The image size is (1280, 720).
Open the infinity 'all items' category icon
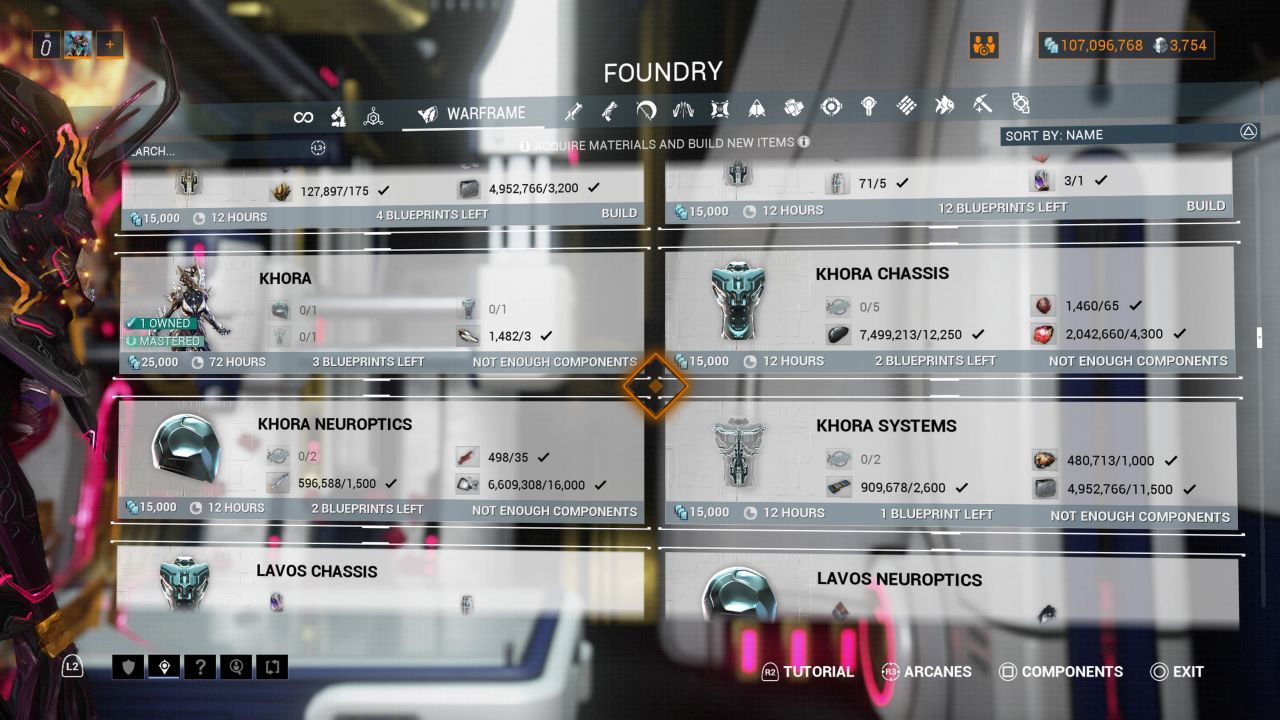[304, 116]
